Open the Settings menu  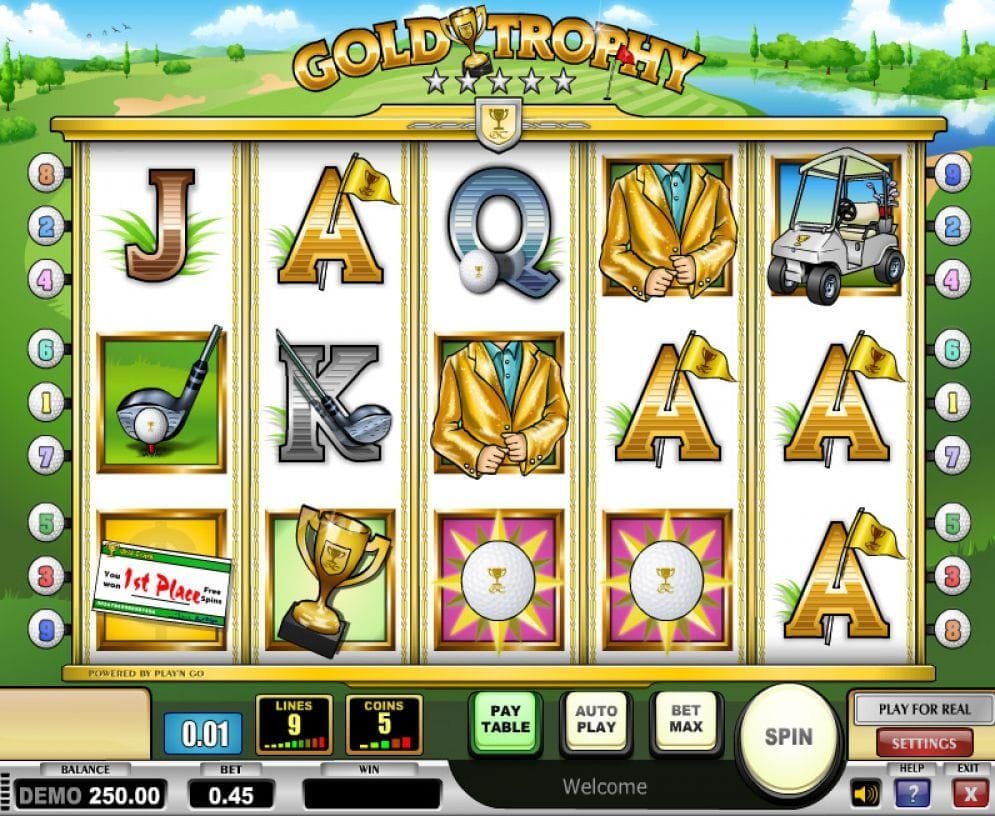point(924,743)
